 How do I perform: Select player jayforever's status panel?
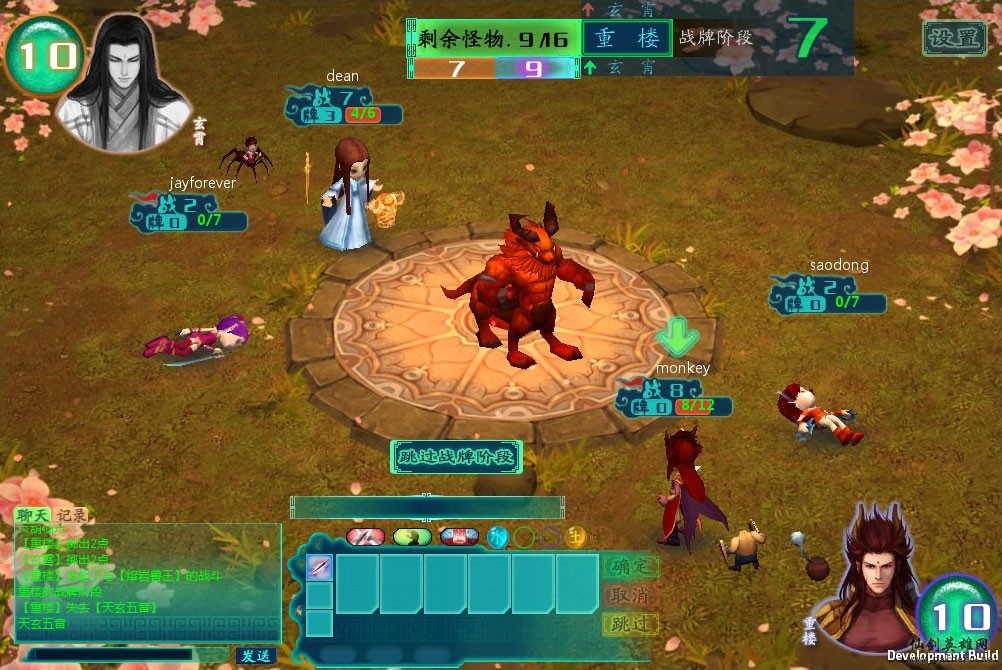coord(188,212)
